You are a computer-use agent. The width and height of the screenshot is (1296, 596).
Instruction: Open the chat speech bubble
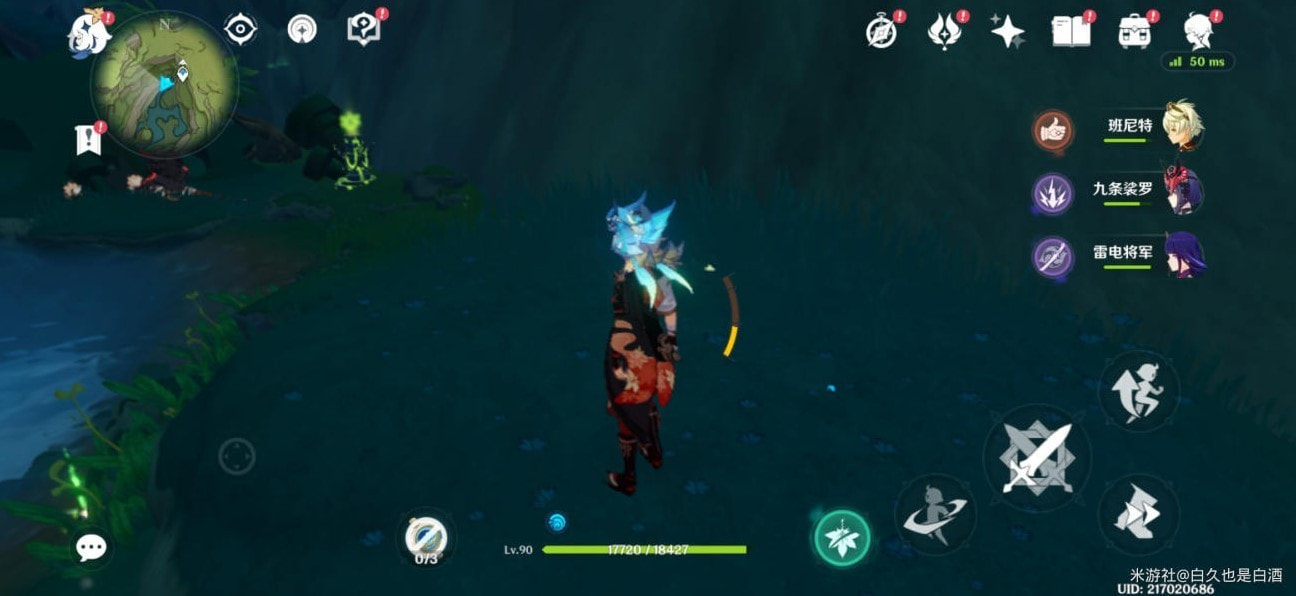[91, 547]
